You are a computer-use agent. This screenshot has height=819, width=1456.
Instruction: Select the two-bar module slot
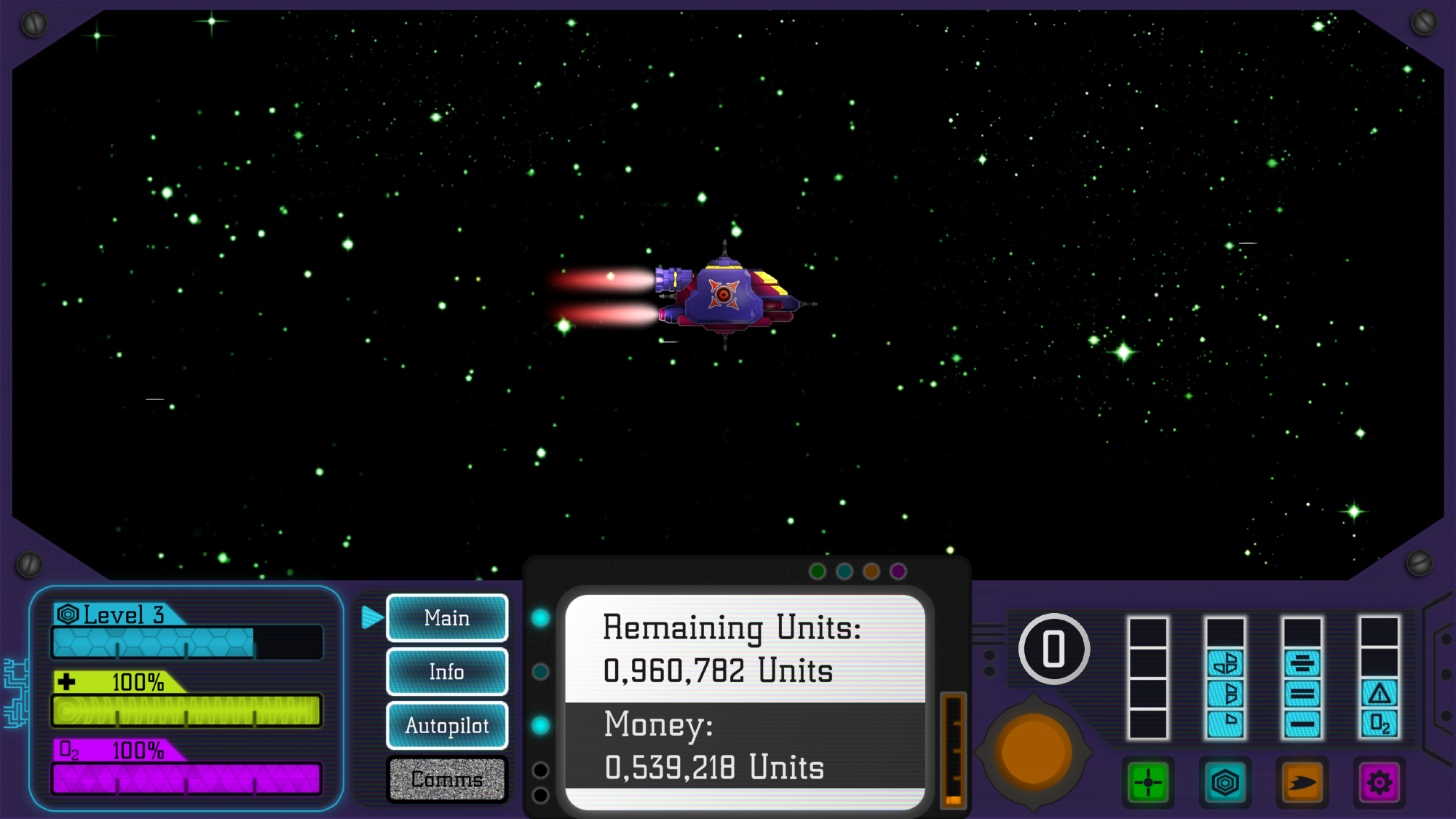pyautogui.click(x=1302, y=693)
